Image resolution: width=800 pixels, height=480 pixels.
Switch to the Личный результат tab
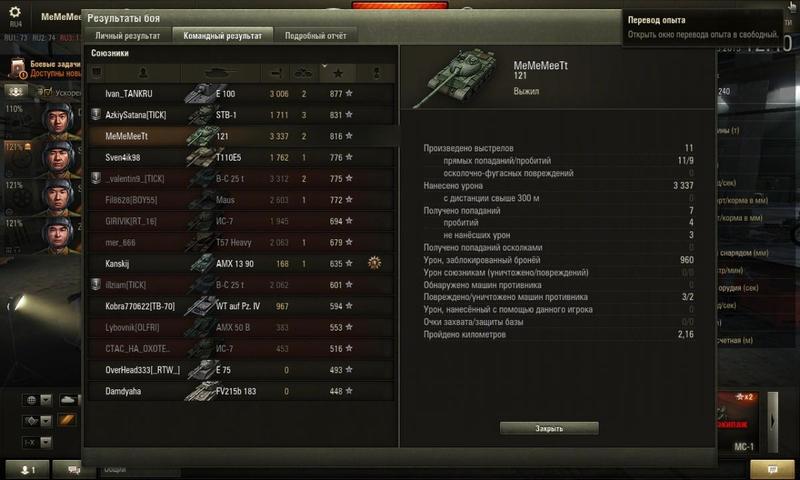(128, 36)
